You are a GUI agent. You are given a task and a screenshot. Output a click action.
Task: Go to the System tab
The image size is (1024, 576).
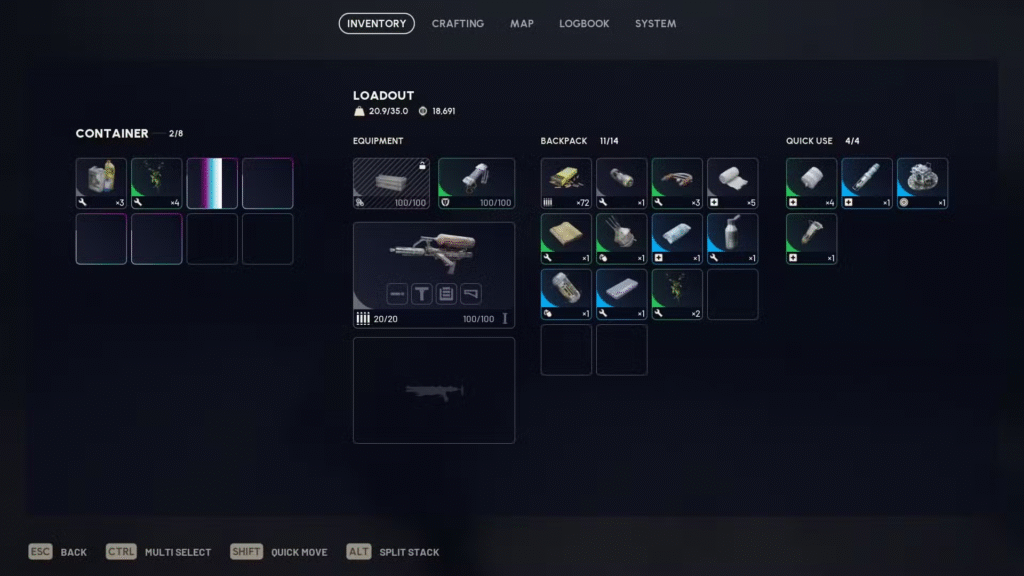coord(655,23)
